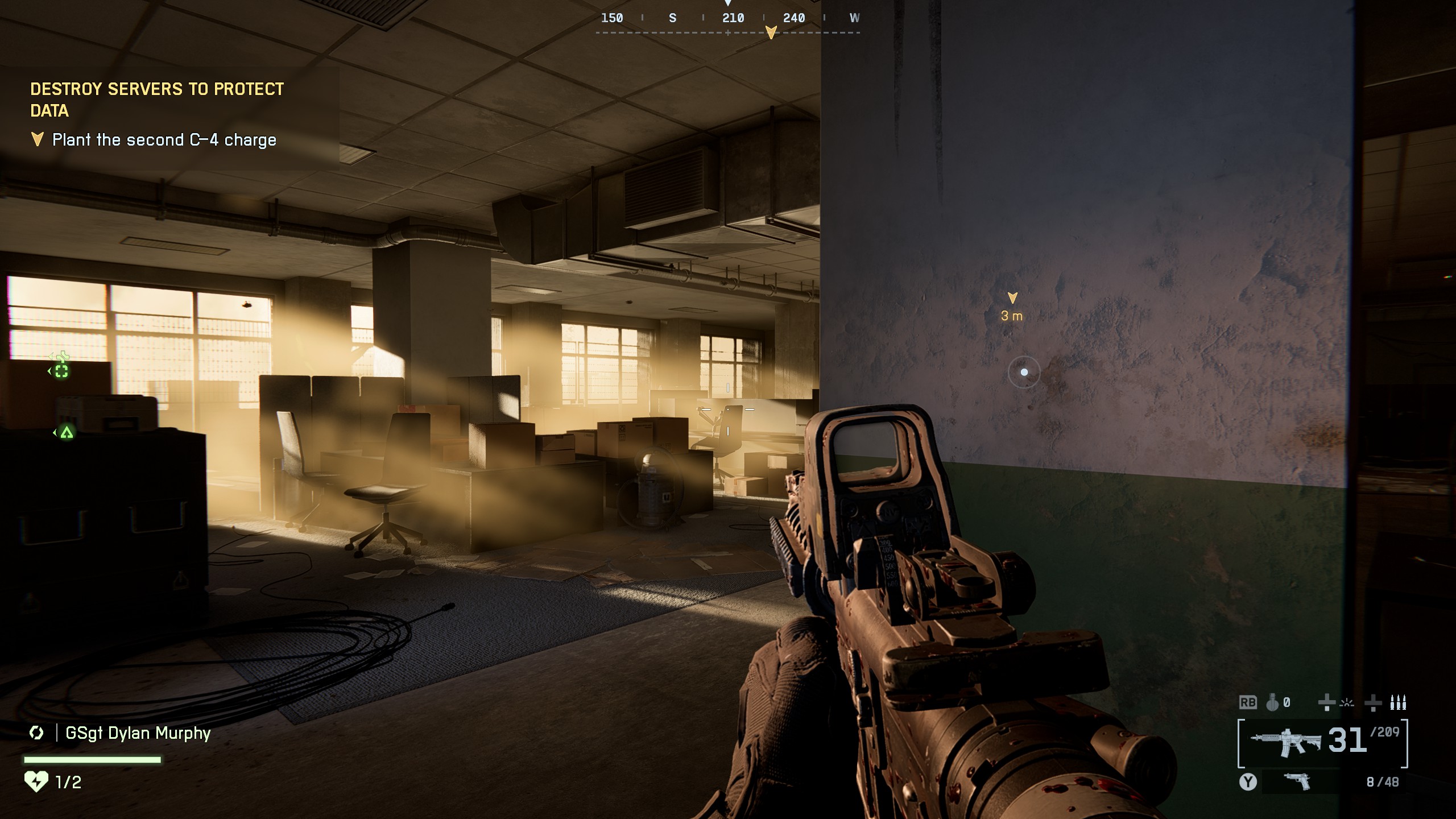Screen dimensions: 1456x819
Task: Click GSgt Dylan Murphy's health bar
Action: 93,761
